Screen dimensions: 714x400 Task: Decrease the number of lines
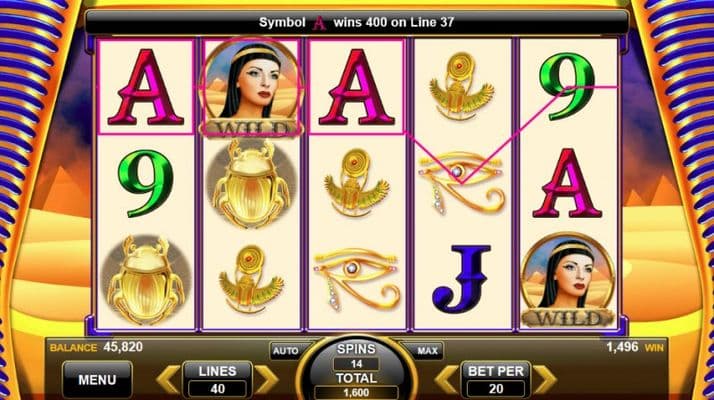tap(167, 379)
